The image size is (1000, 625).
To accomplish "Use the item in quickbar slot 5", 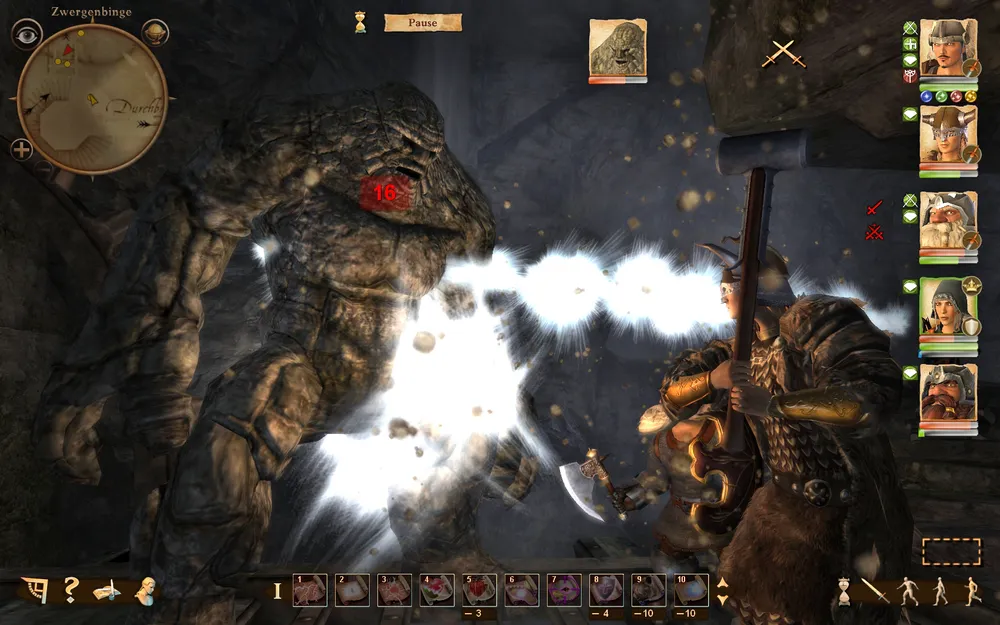I will [x=478, y=590].
